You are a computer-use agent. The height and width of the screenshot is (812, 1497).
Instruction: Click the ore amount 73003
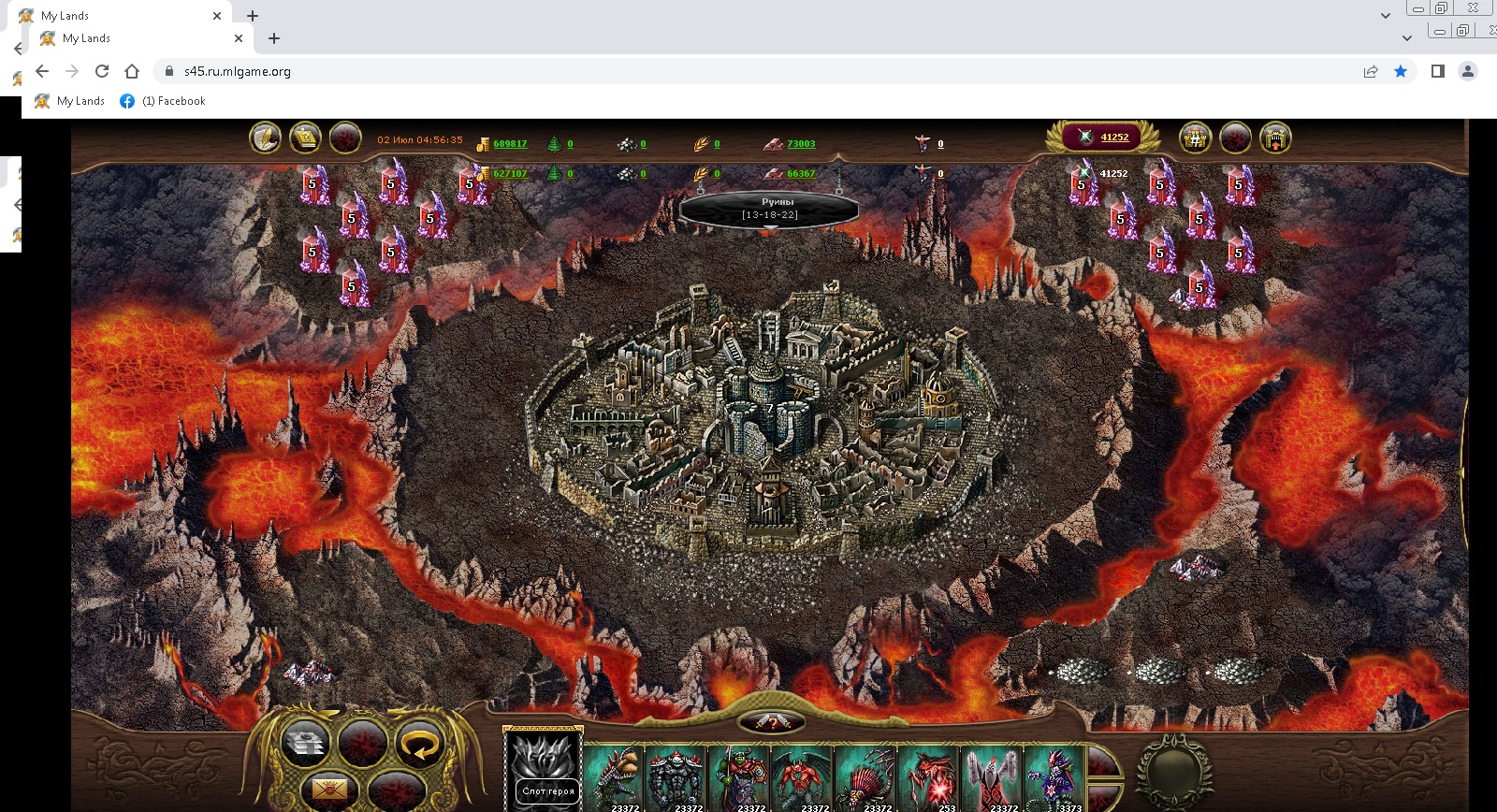(801, 144)
